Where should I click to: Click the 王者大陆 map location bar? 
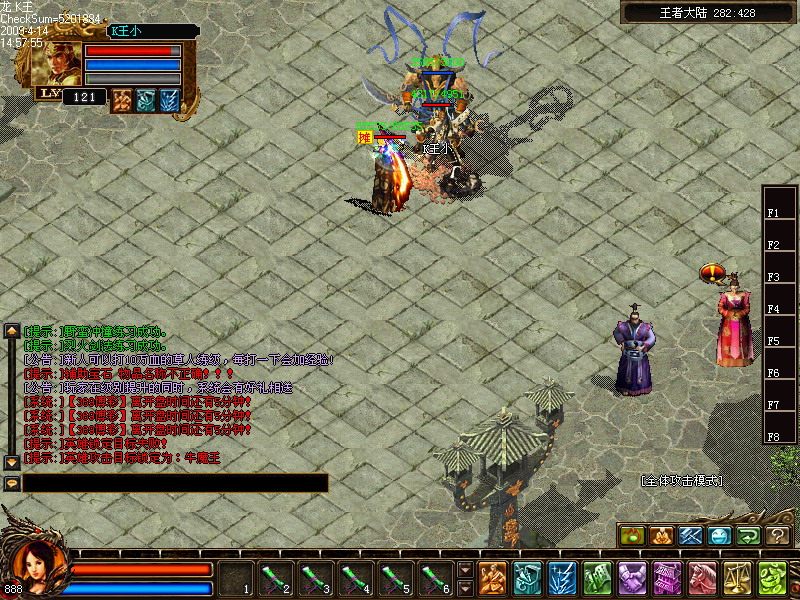click(x=707, y=12)
